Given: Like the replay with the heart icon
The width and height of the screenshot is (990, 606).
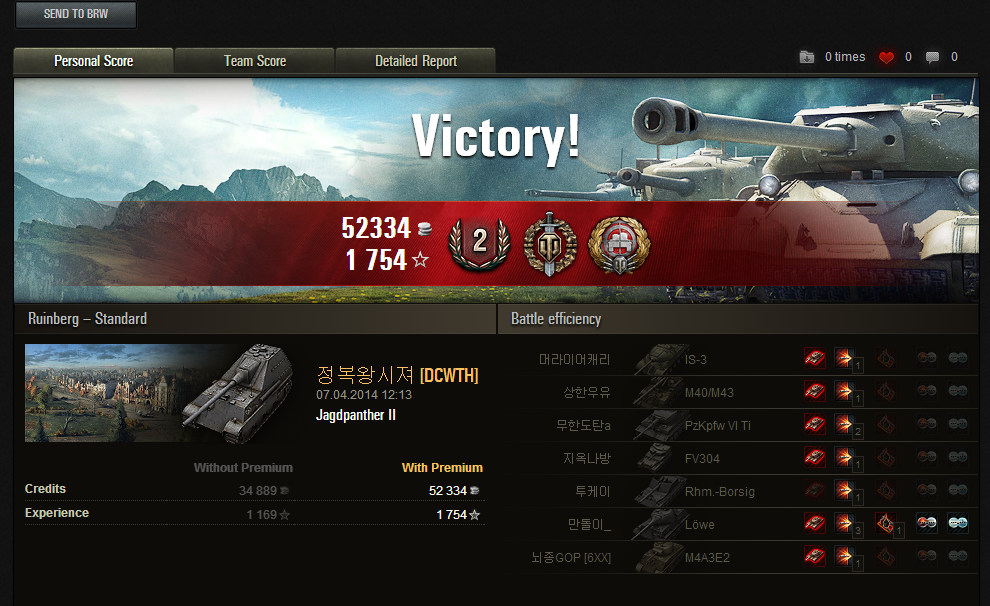Looking at the screenshot, I should coord(886,58).
